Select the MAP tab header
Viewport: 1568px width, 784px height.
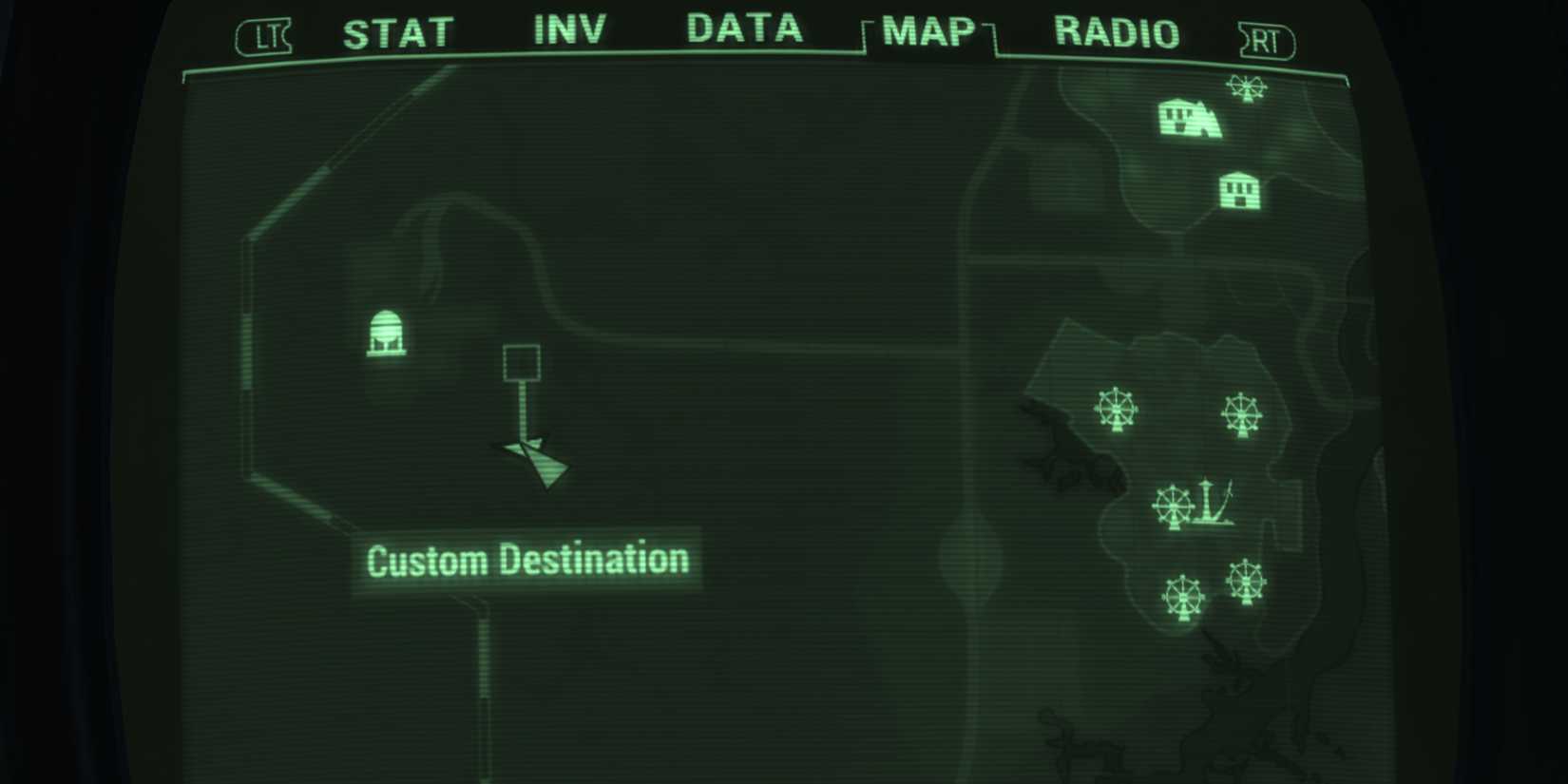pos(927,31)
